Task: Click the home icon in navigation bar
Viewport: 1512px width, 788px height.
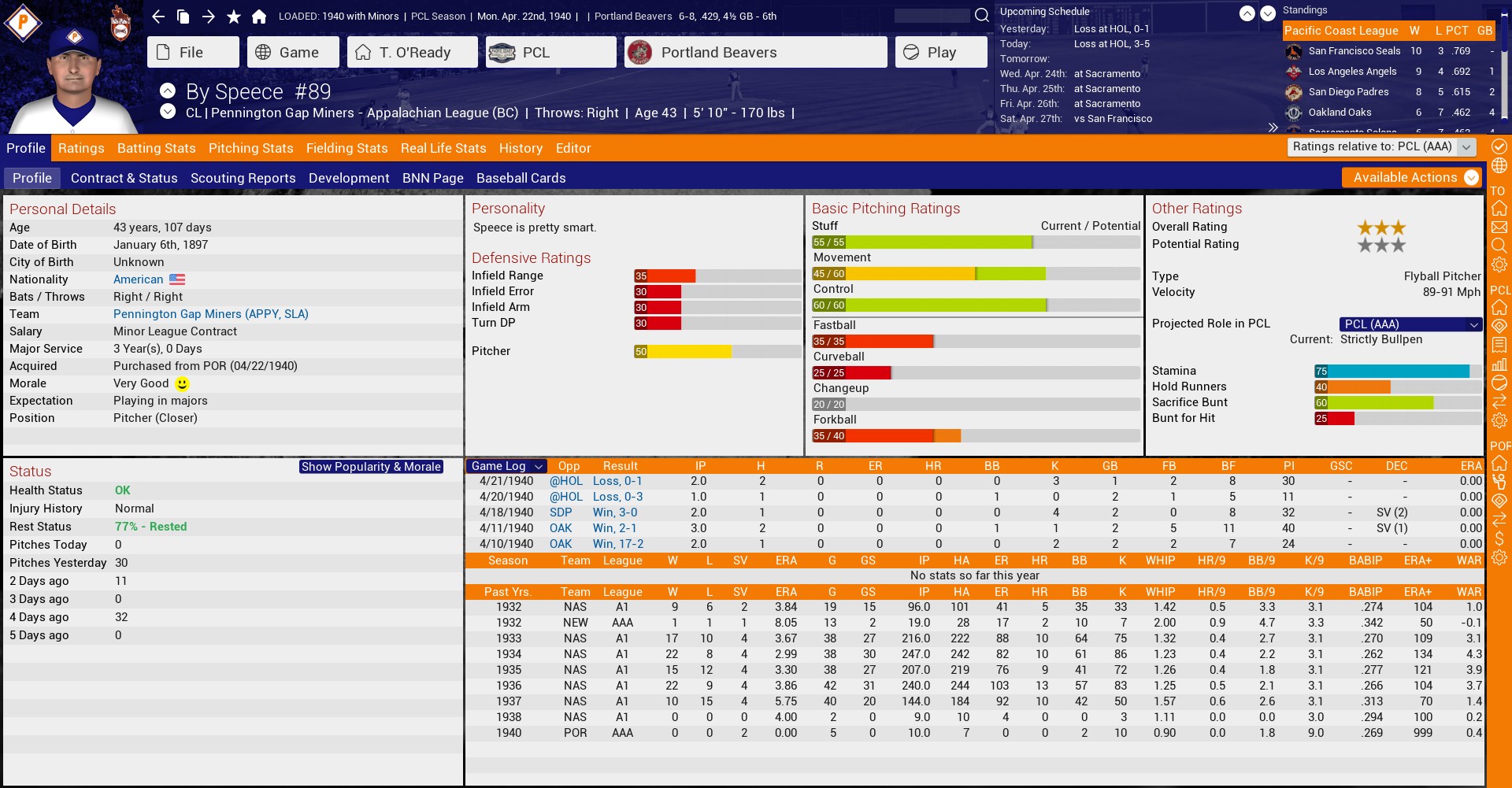Action: [x=259, y=17]
